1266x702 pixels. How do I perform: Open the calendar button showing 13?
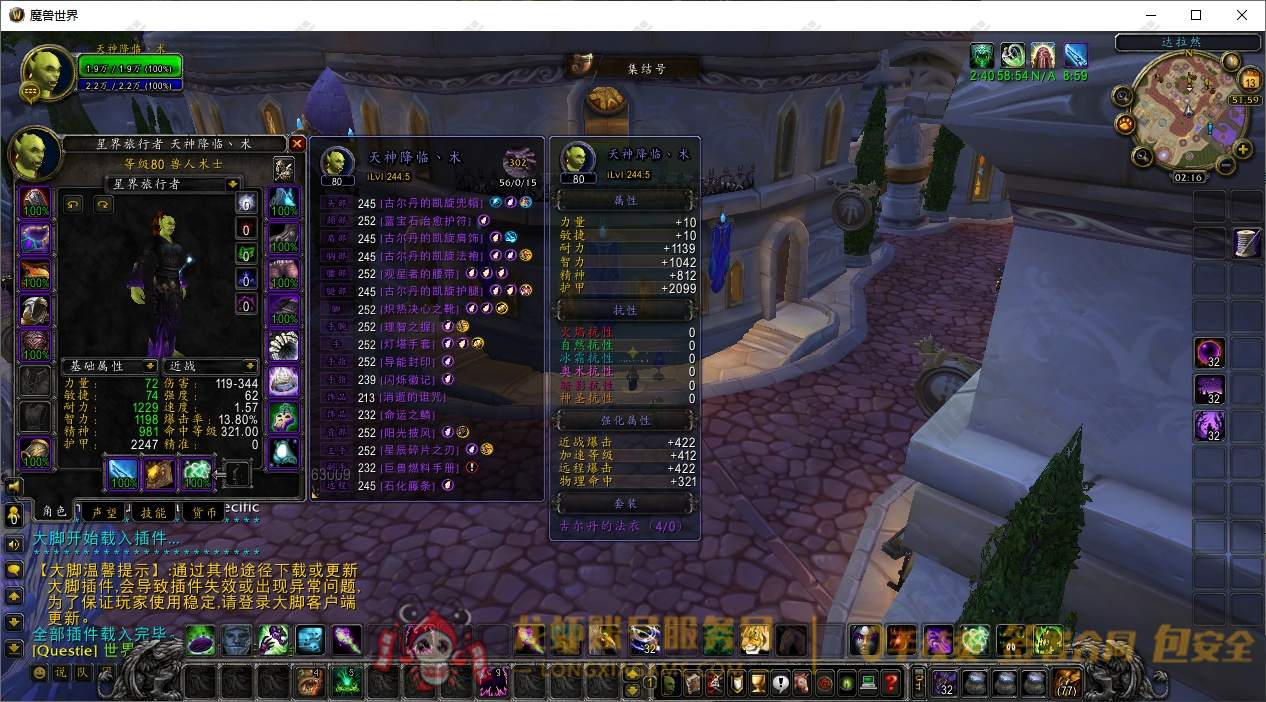[x=1249, y=81]
